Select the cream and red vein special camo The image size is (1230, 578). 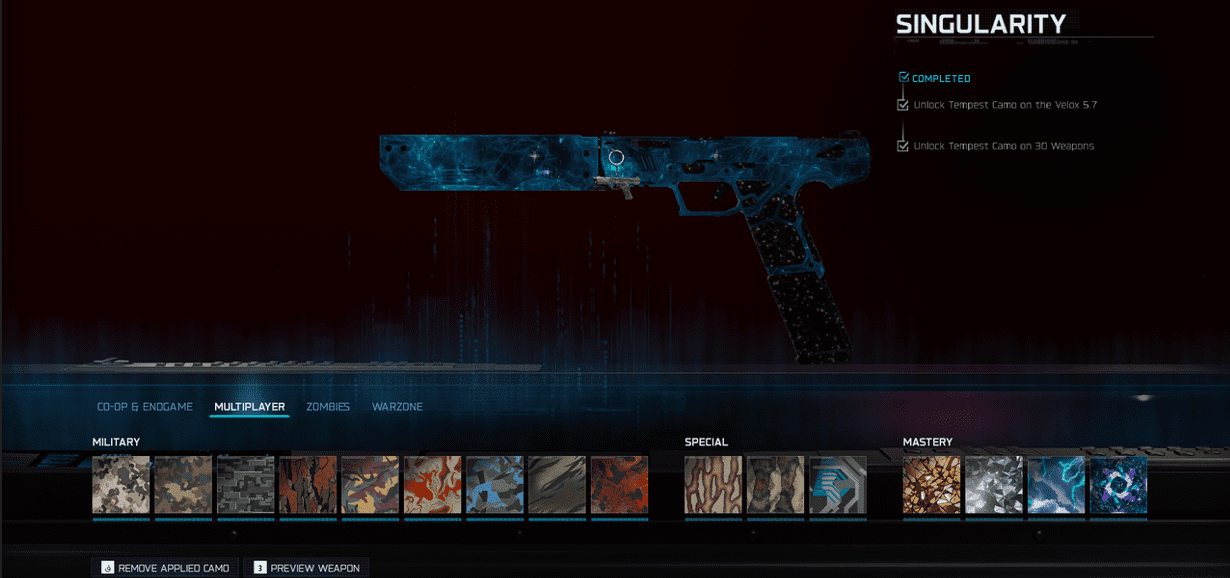coord(713,485)
